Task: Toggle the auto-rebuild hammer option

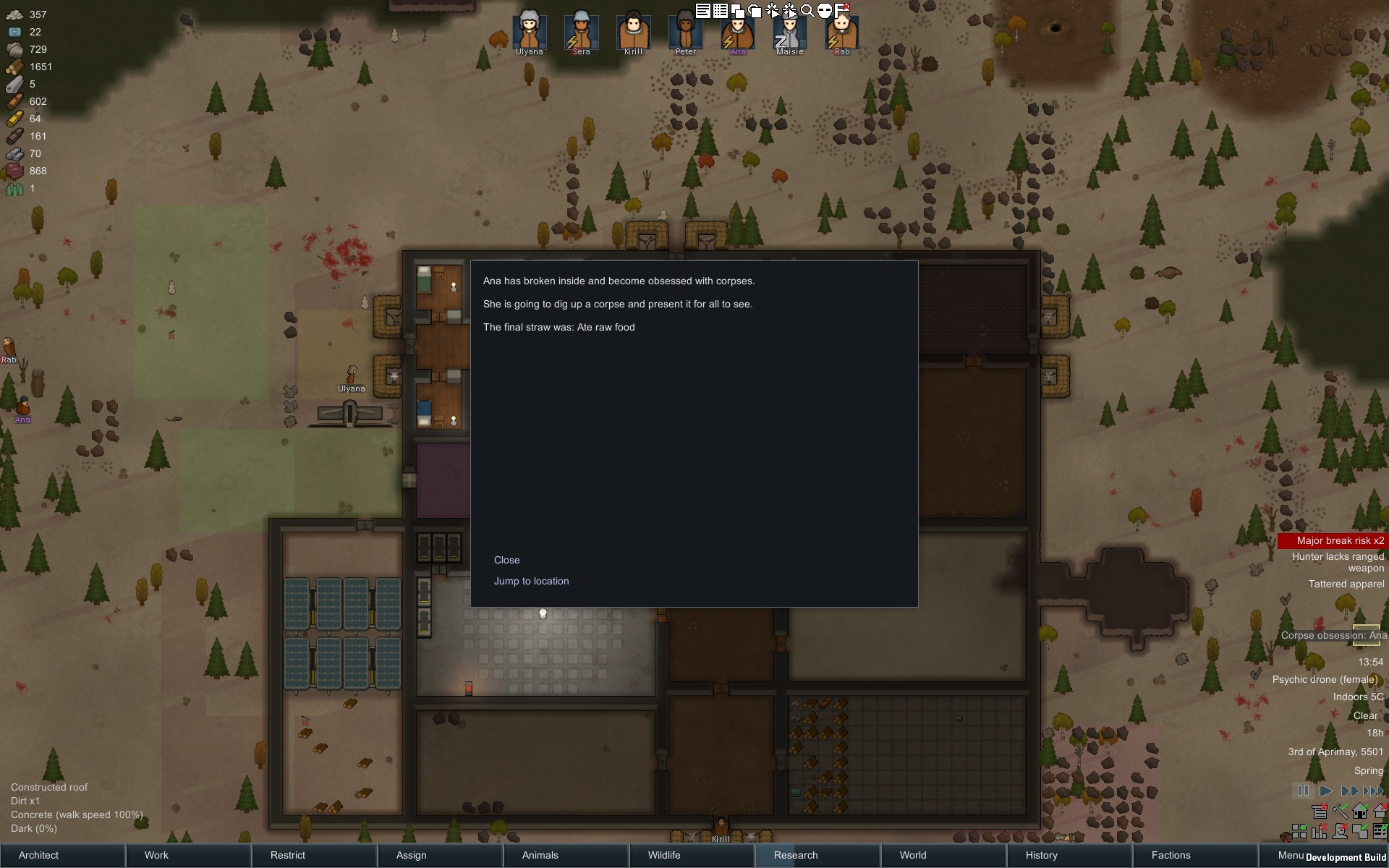Action: tap(1340, 812)
